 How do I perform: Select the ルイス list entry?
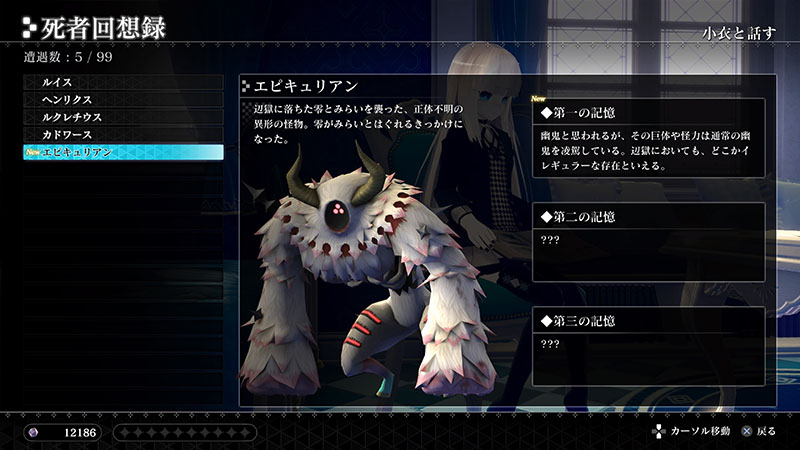click(x=122, y=81)
